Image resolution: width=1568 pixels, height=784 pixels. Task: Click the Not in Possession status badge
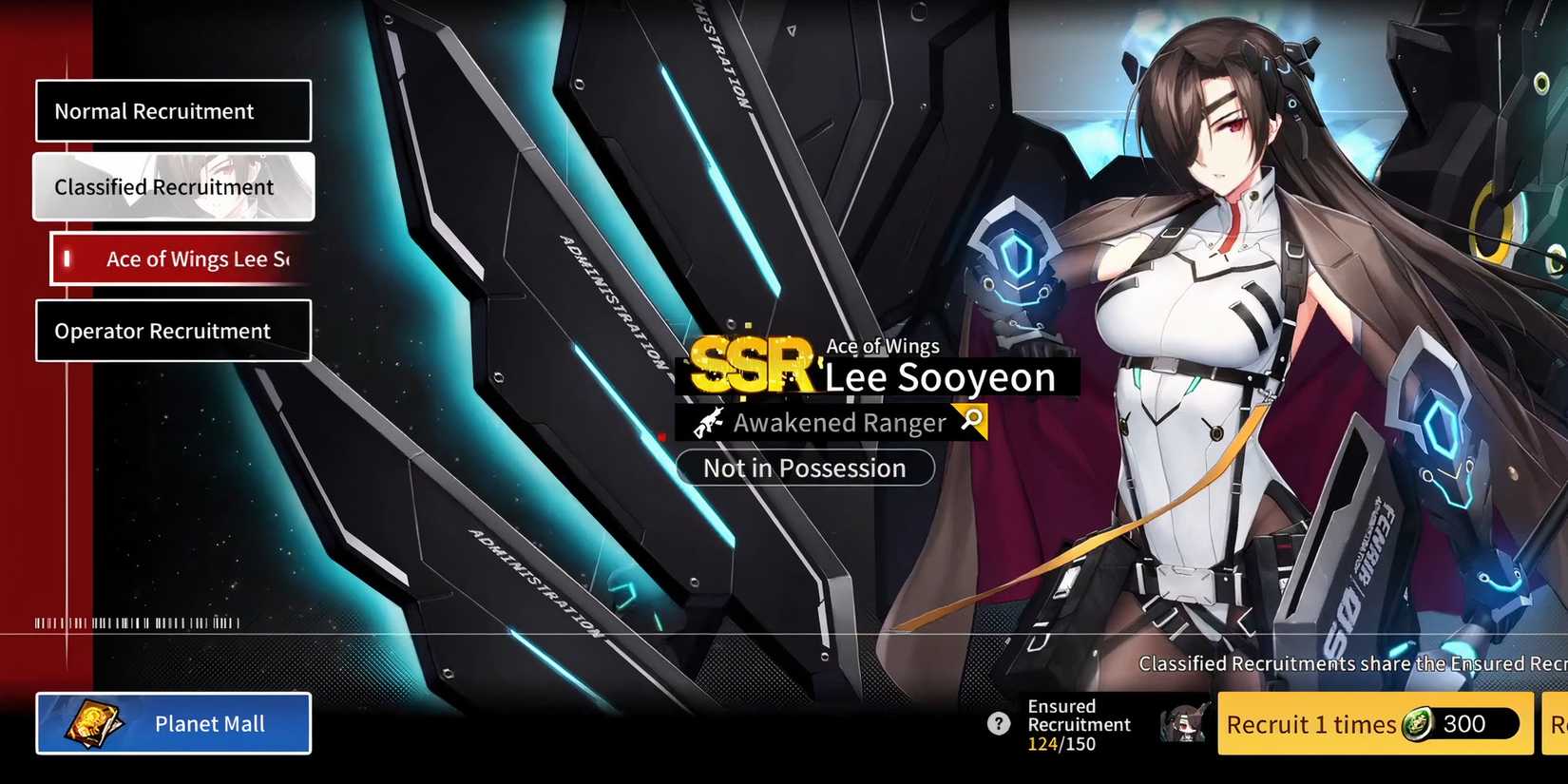click(x=805, y=468)
